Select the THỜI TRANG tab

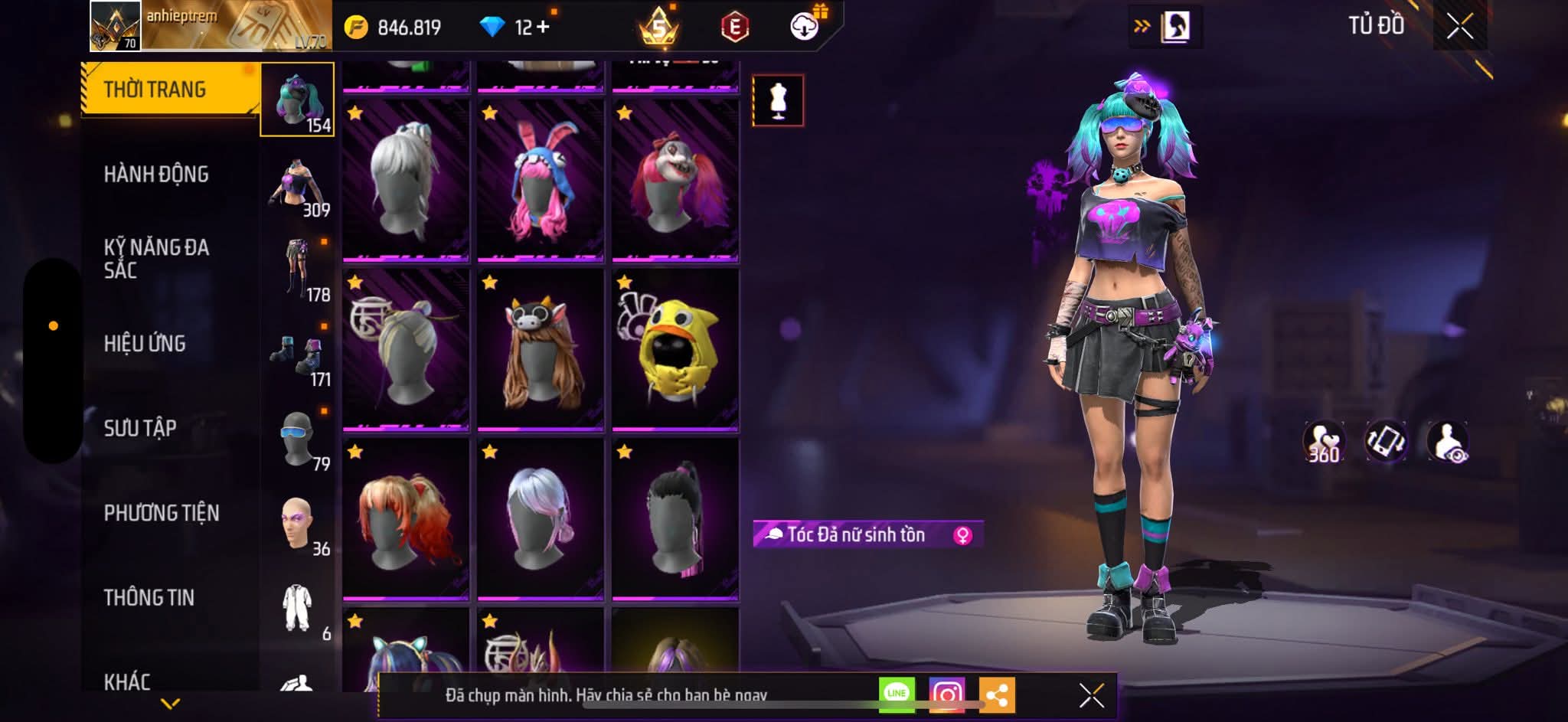point(155,90)
